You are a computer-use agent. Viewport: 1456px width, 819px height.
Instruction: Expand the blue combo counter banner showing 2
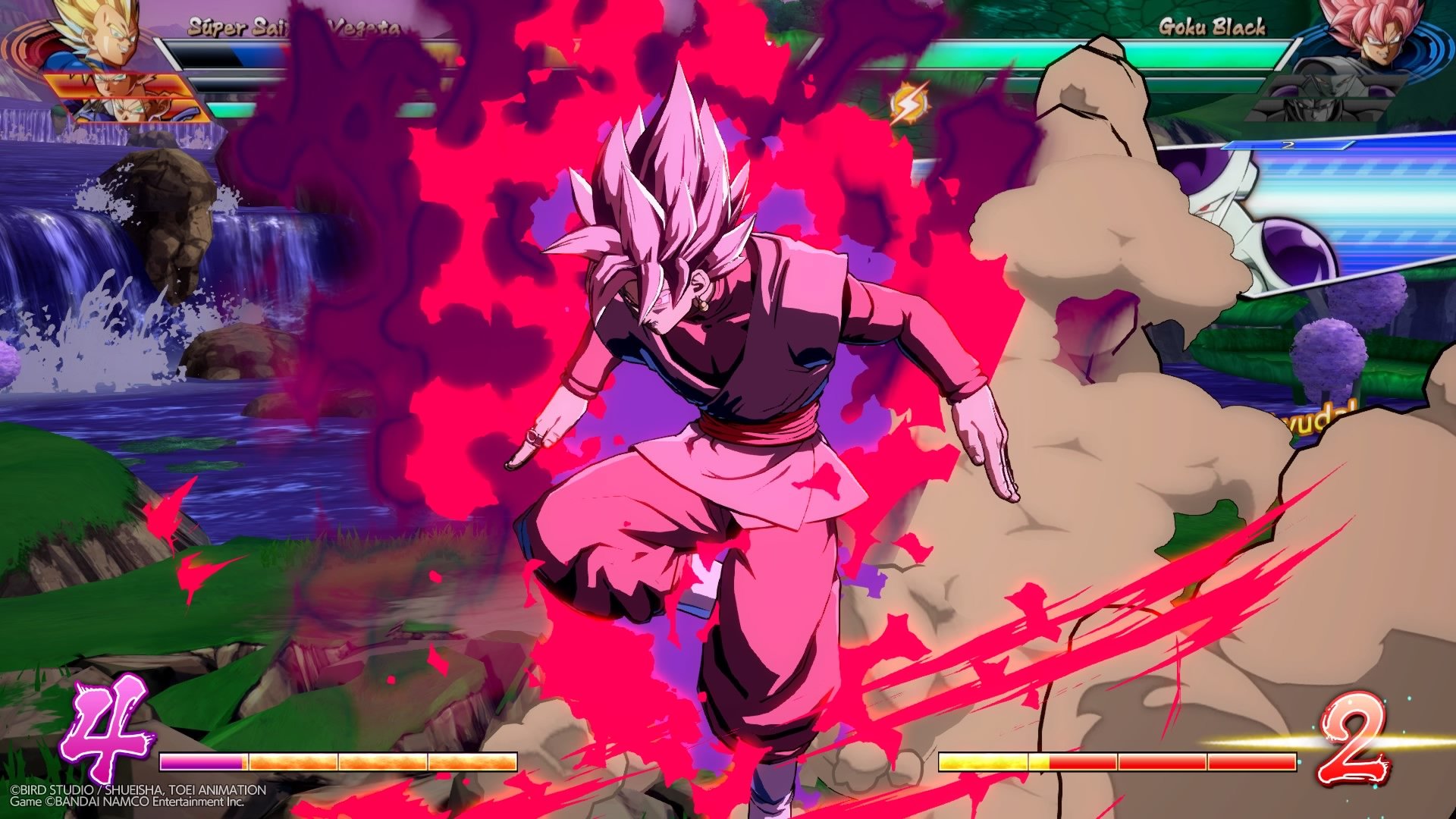[x=1288, y=145]
